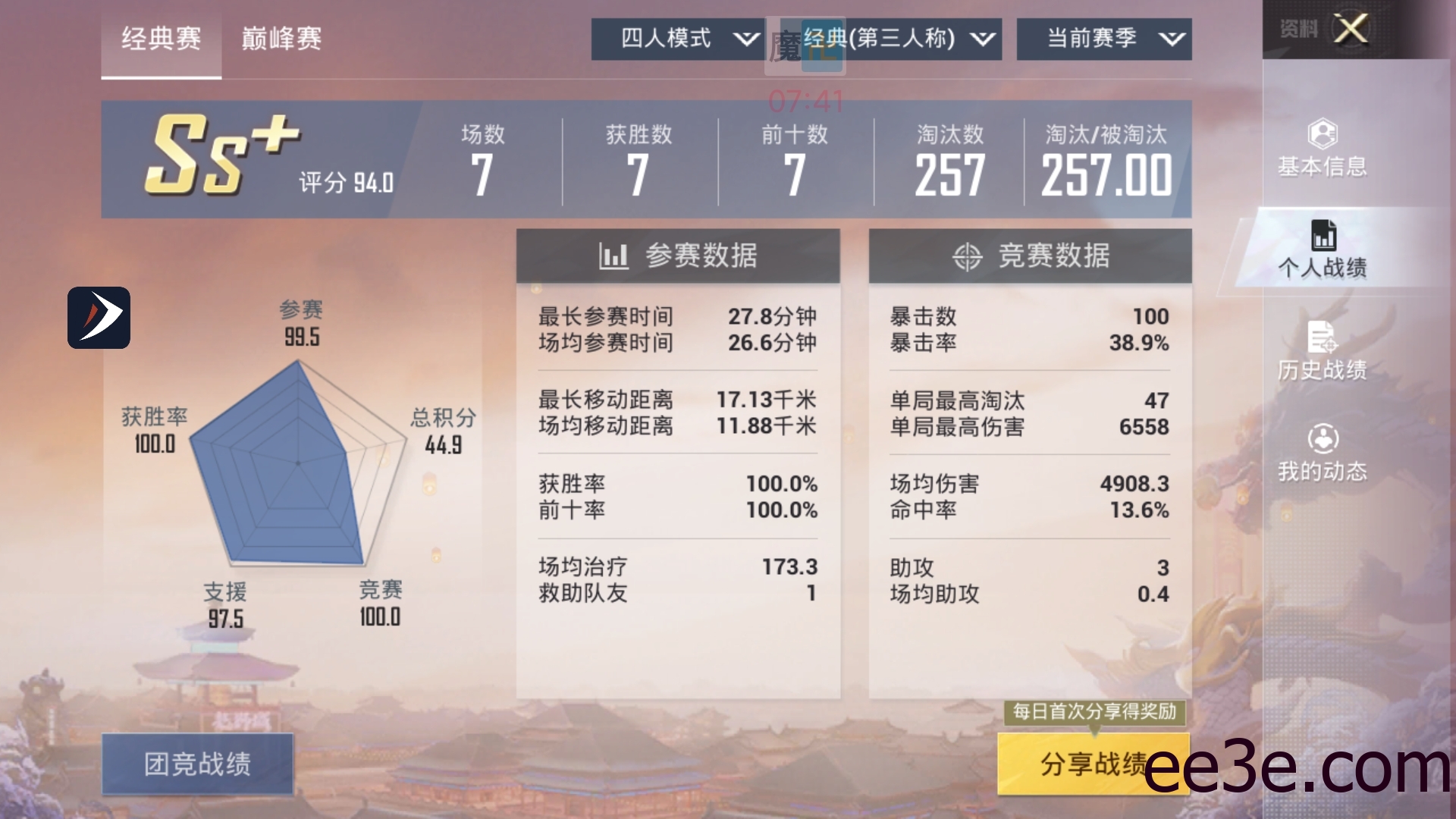Open 团竞战绩 team results
1456x819 pixels.
click(197, 766)
